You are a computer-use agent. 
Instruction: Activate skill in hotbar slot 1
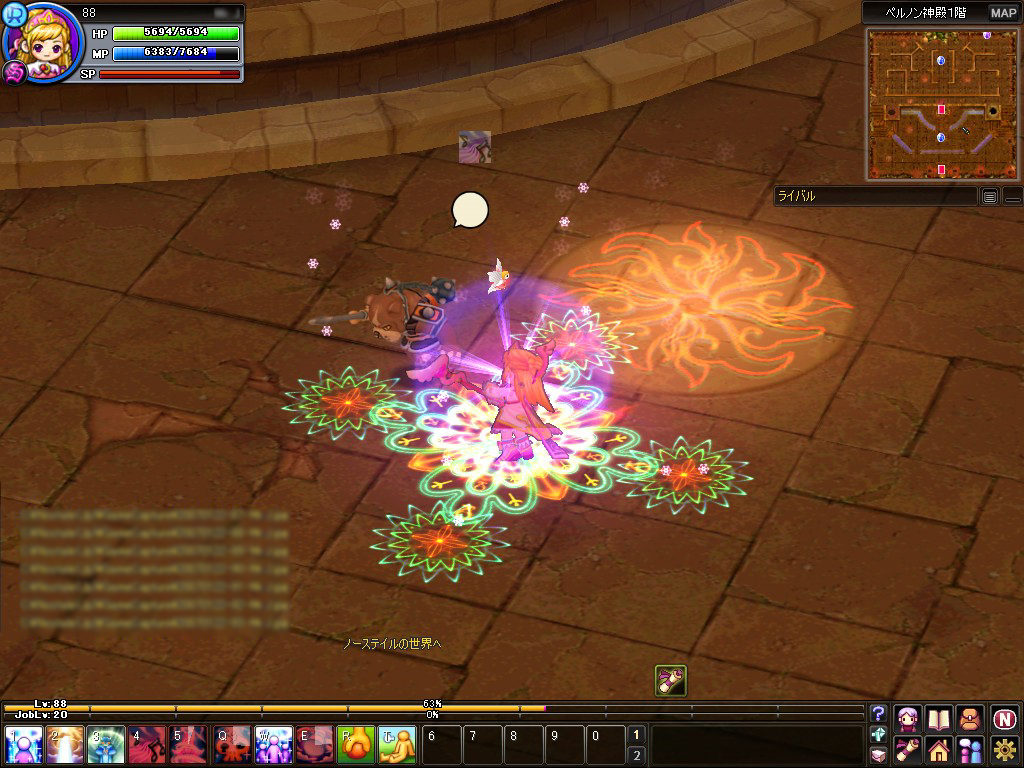(22, 745)
